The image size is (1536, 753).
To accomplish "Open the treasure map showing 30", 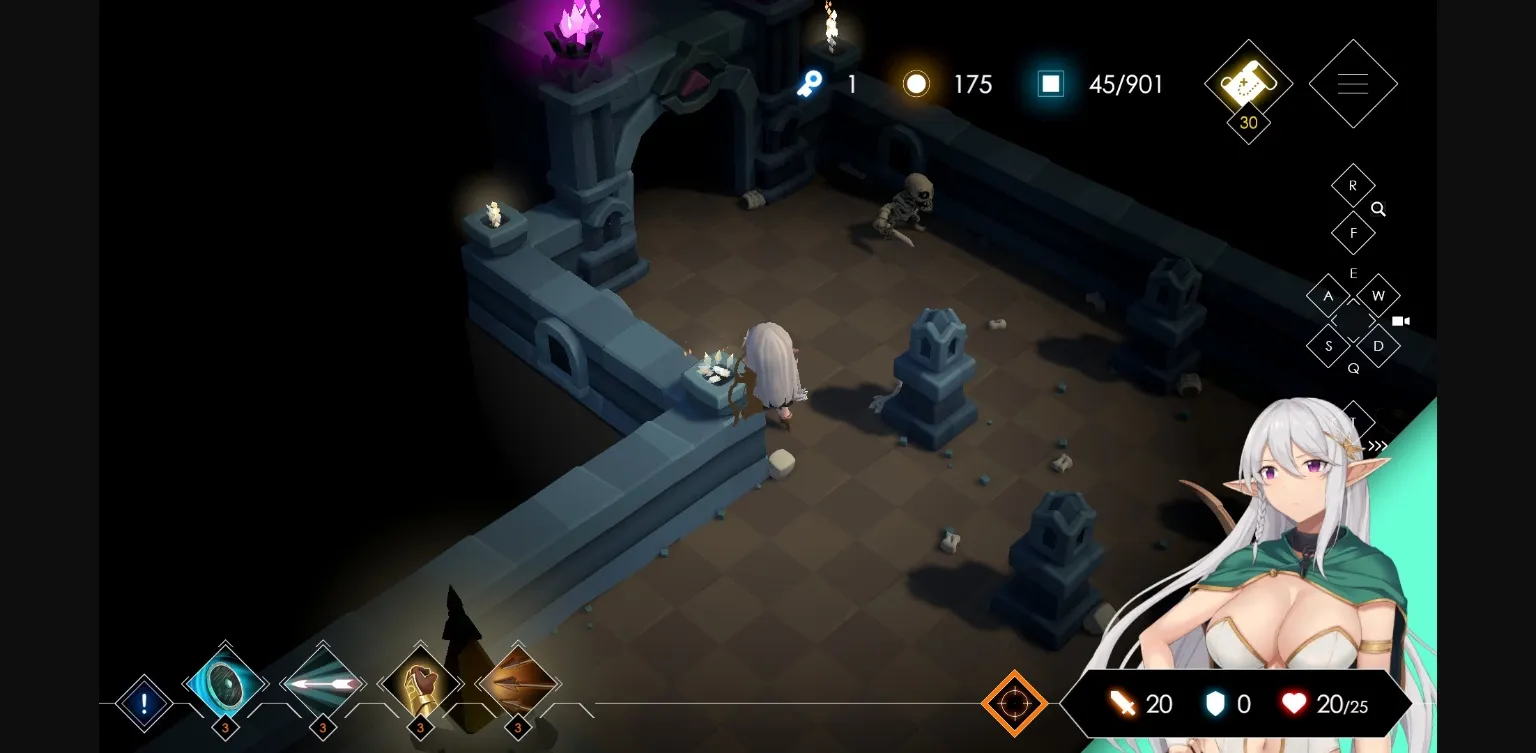I will pos(1247,84).
